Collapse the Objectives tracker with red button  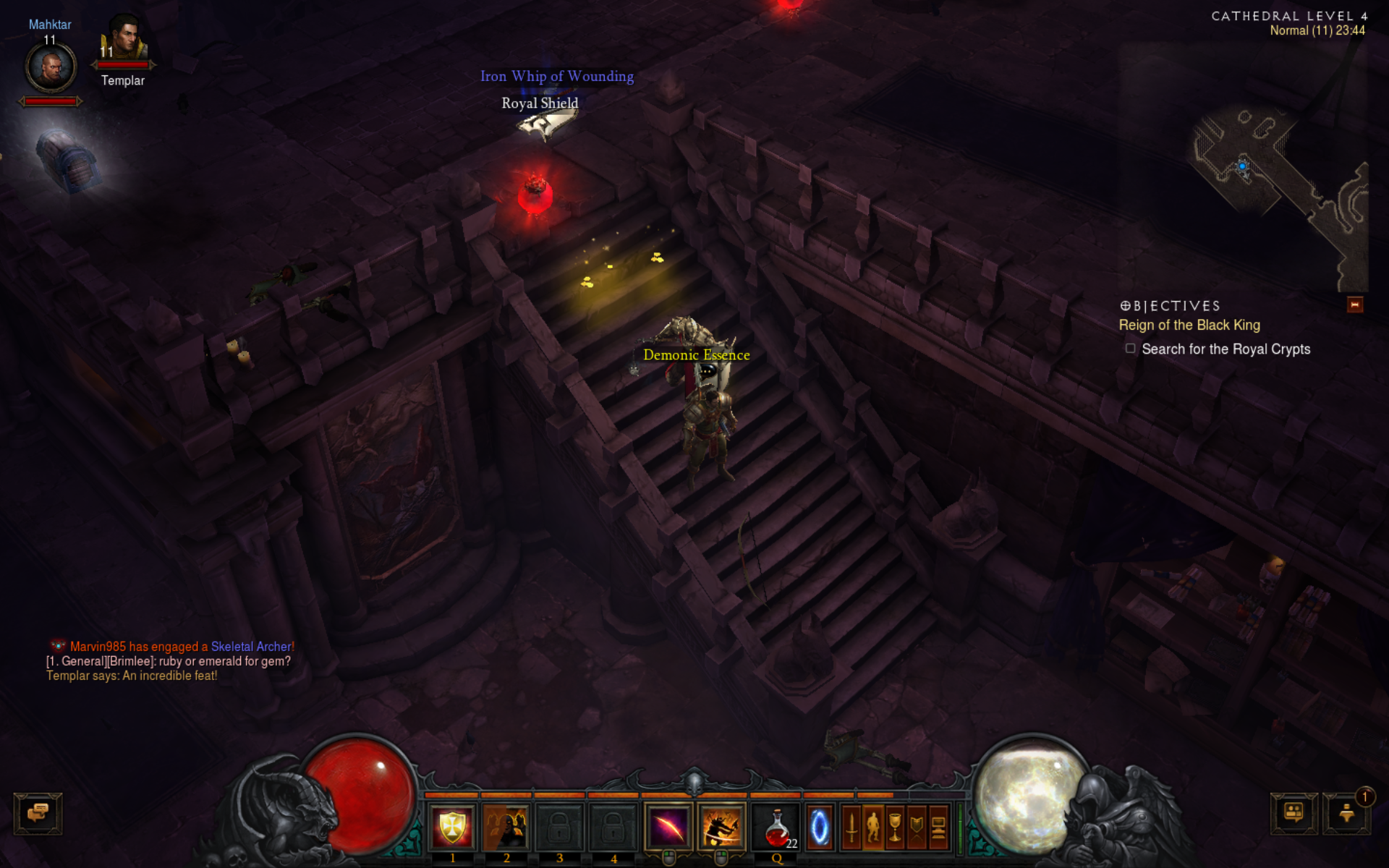(x=1355, y=305)
